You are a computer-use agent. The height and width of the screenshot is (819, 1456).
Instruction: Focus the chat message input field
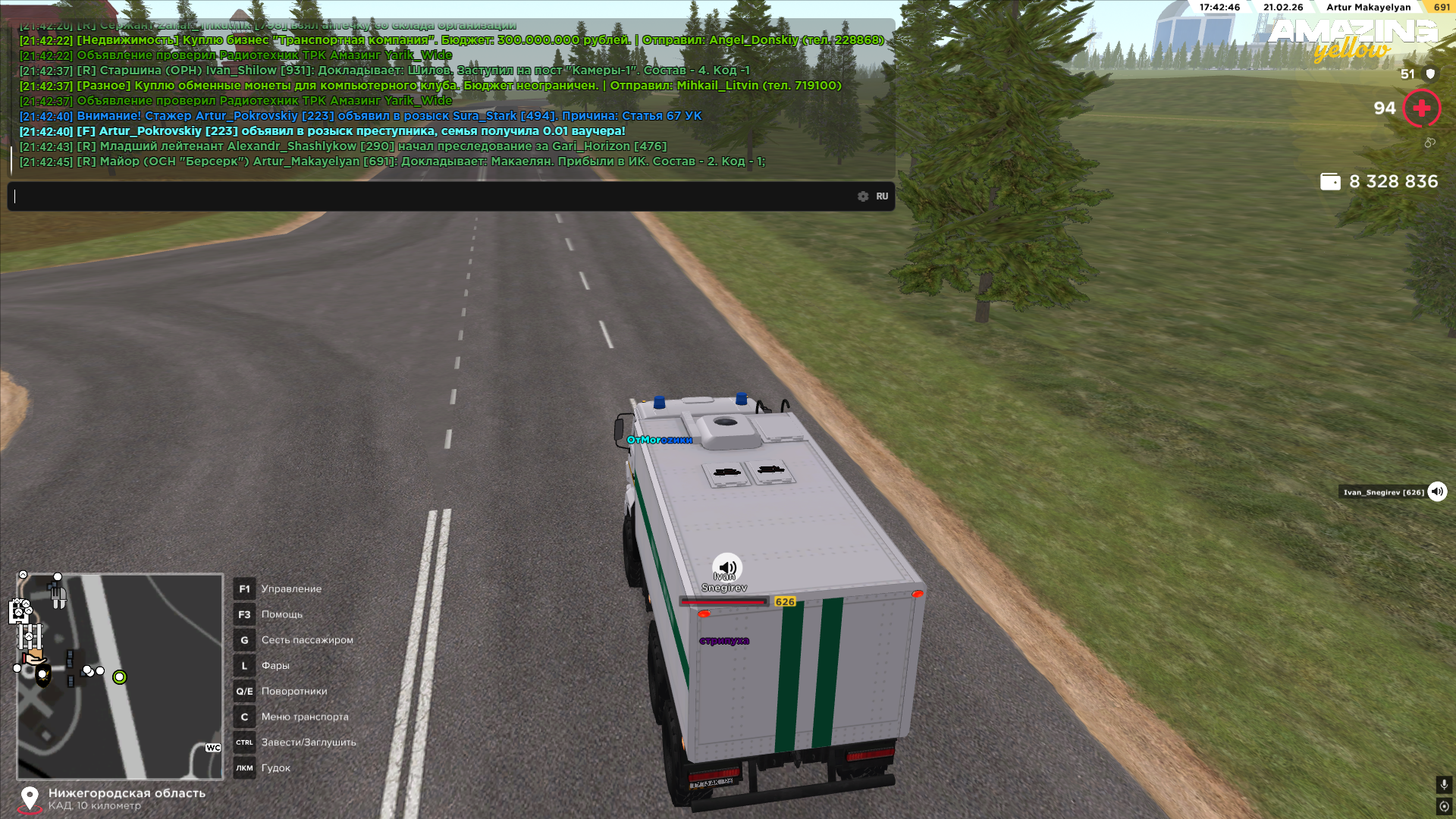[432, 196]
